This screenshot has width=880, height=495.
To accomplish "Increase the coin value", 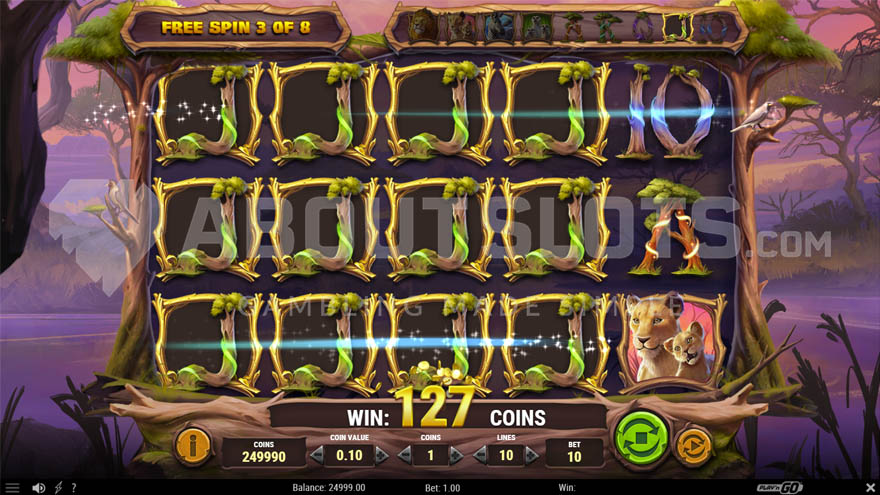I will (x=381, y=455).
